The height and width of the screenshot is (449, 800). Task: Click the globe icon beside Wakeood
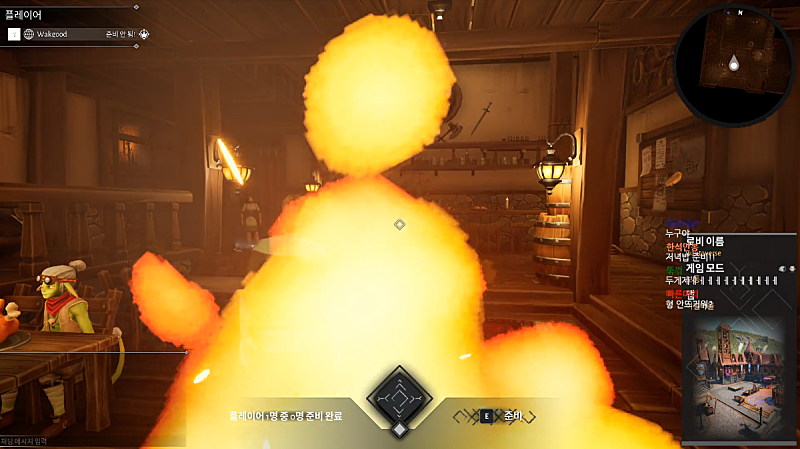click(29, 34)
